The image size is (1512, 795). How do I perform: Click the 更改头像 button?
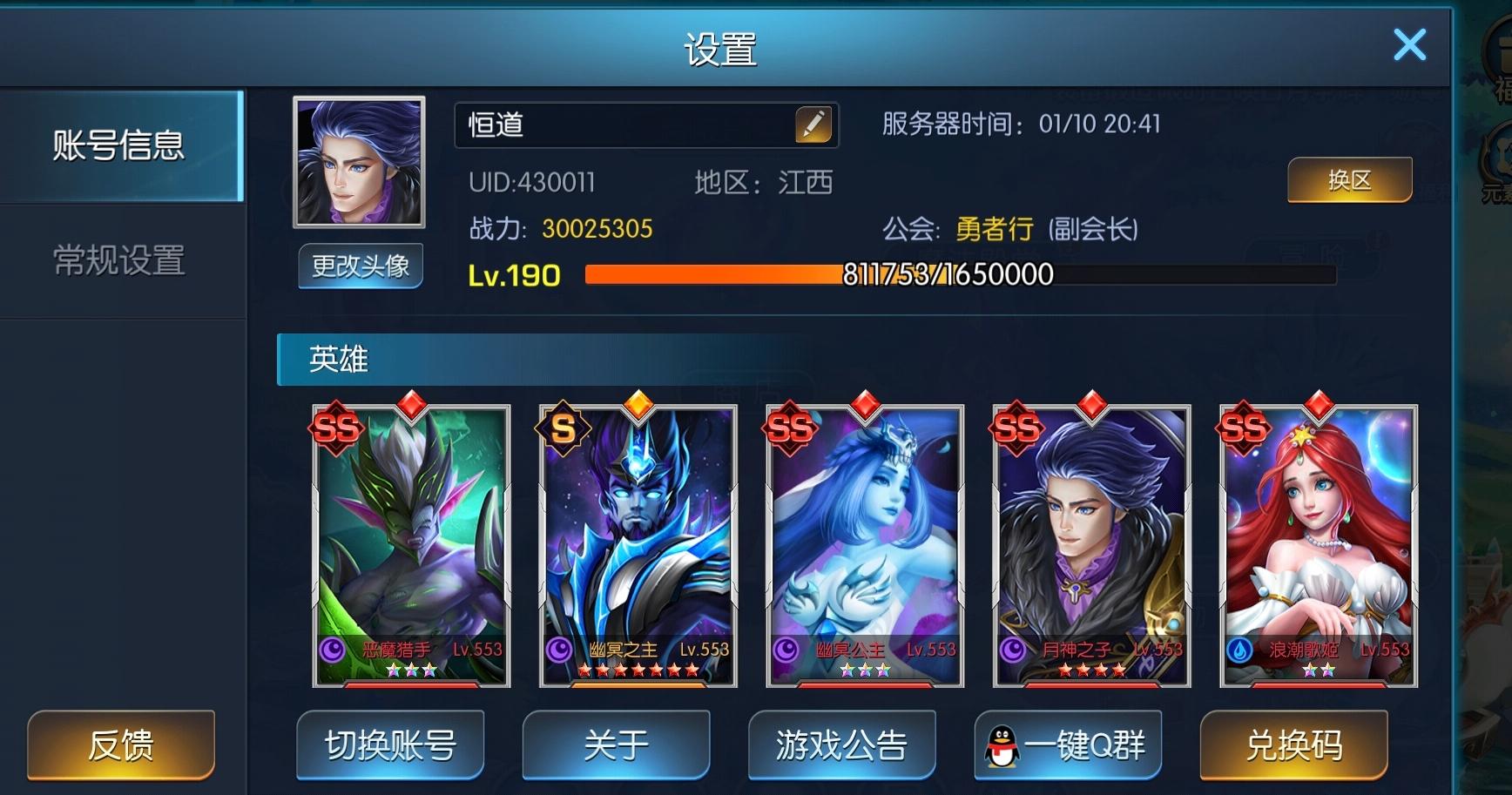(360, 267)
